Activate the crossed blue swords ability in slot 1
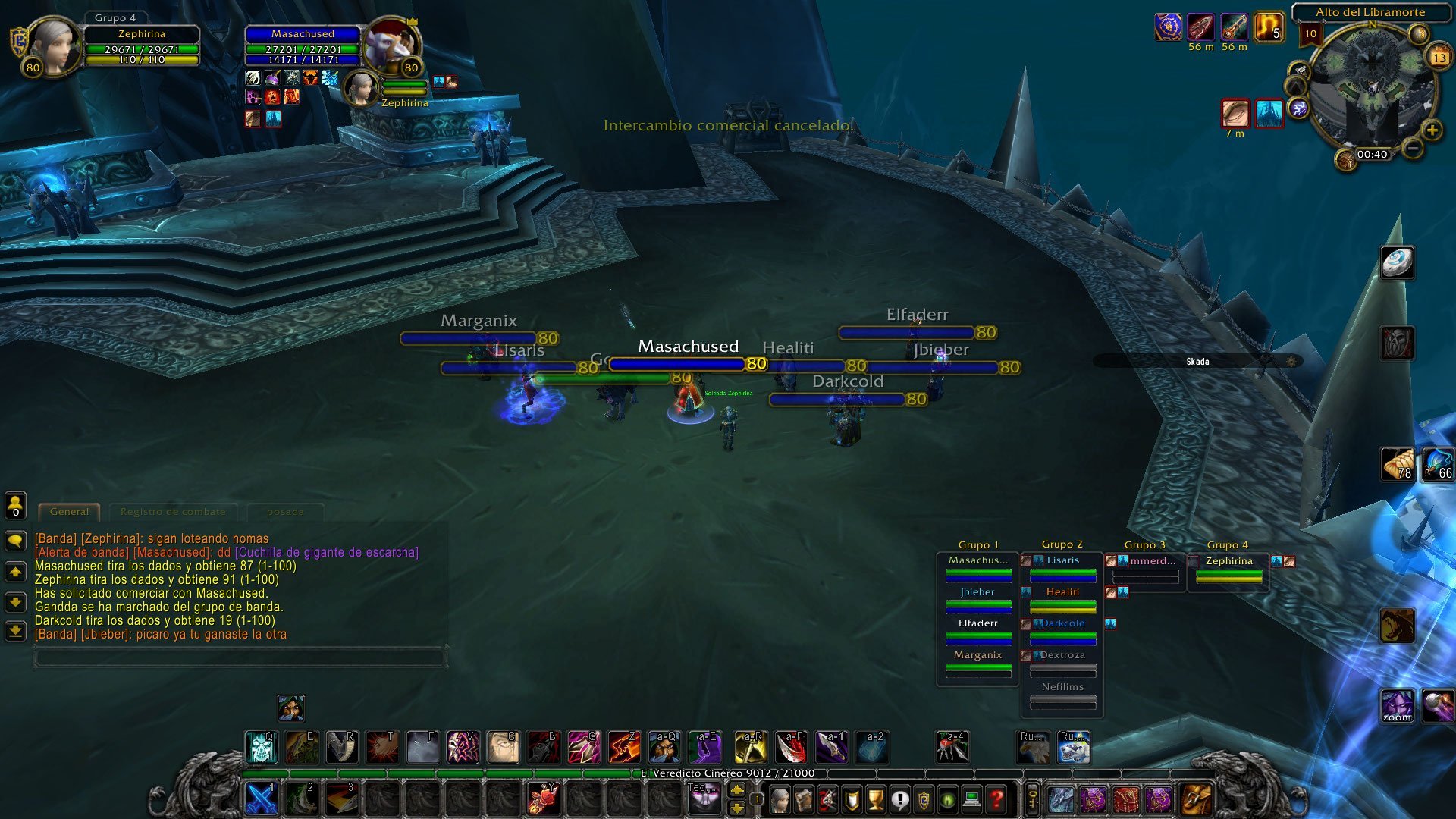 click(262, 799)
